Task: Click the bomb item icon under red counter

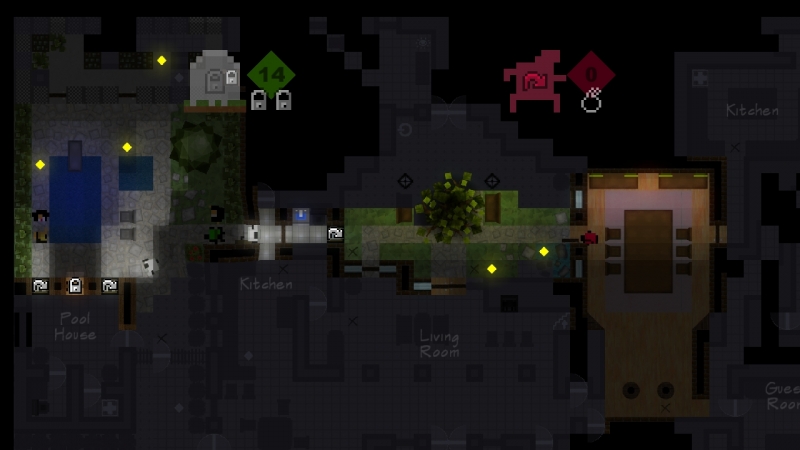Action: click(591, 100)
